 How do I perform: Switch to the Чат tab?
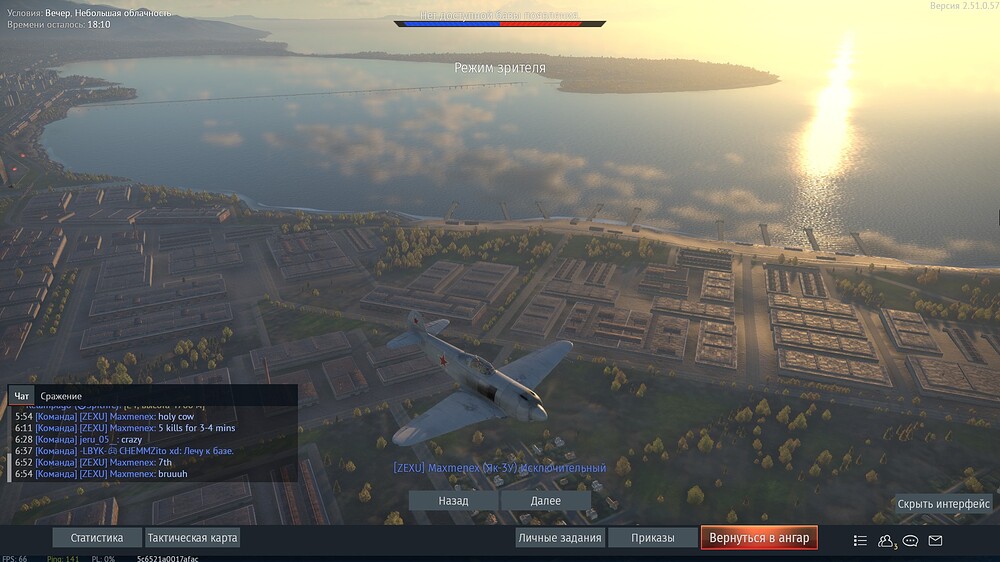pyautogui.click(x=22, y=396)
